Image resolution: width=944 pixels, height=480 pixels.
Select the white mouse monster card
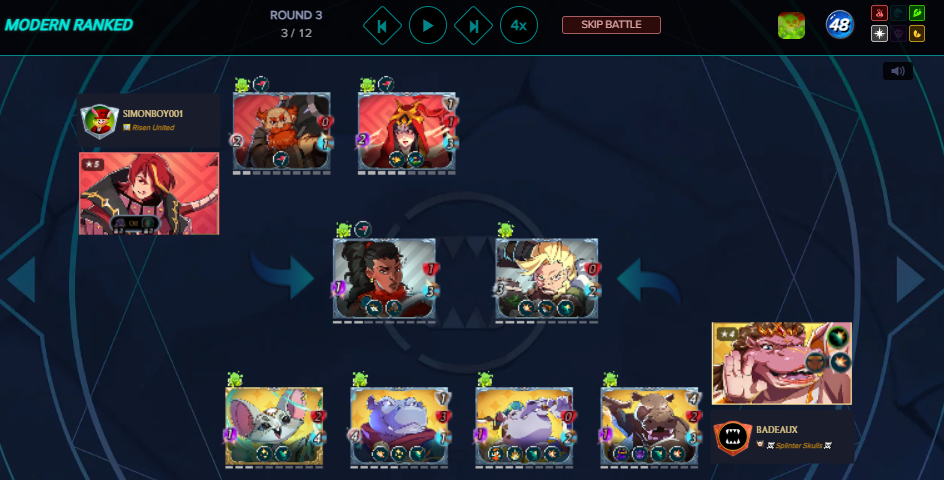pos(274,426)
